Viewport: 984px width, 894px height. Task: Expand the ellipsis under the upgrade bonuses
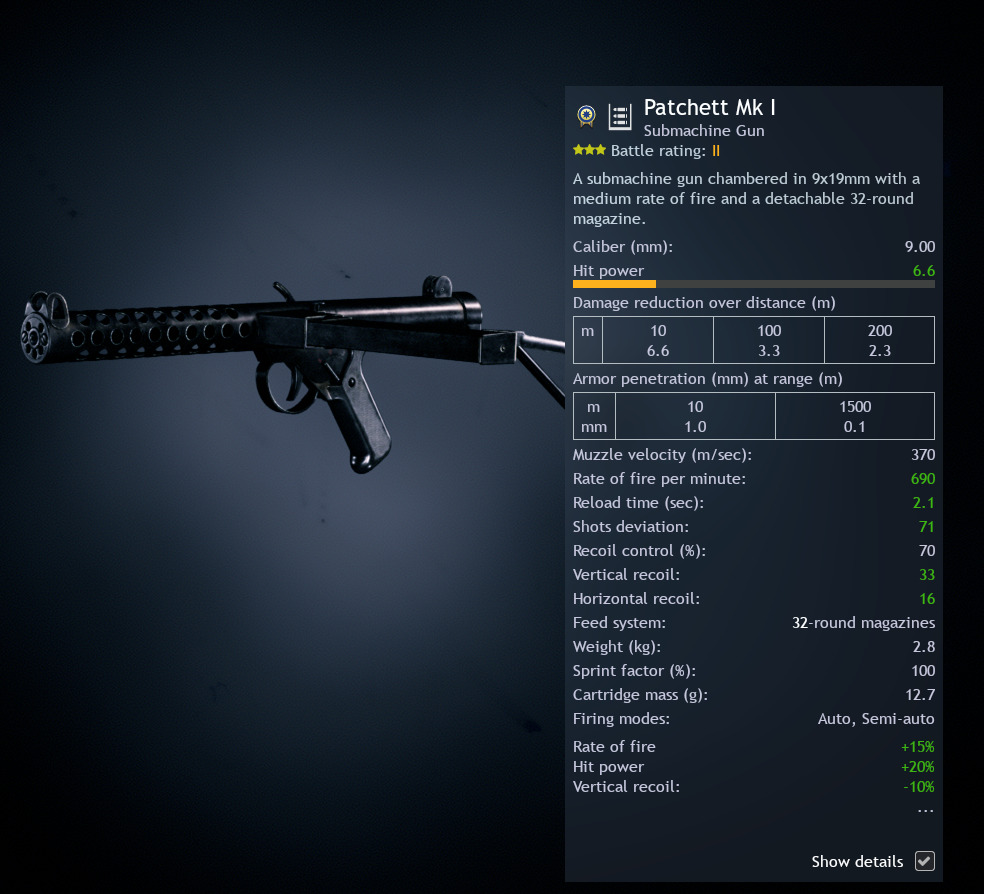[x=925, y=809]
